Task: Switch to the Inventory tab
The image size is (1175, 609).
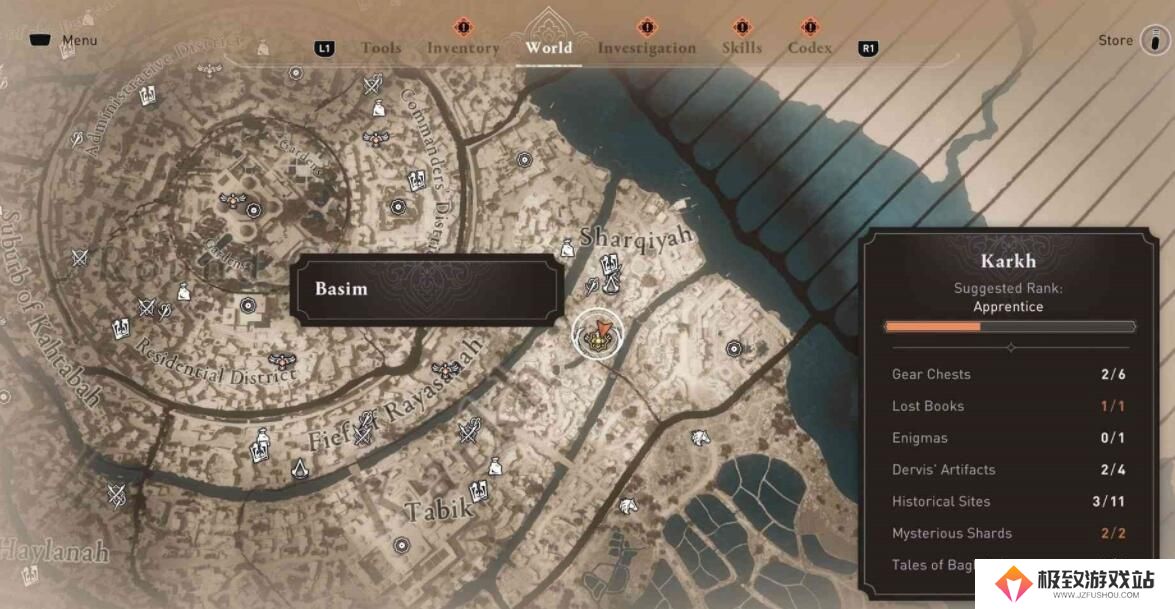Action: pyautogui.click(x=463, y=48)
